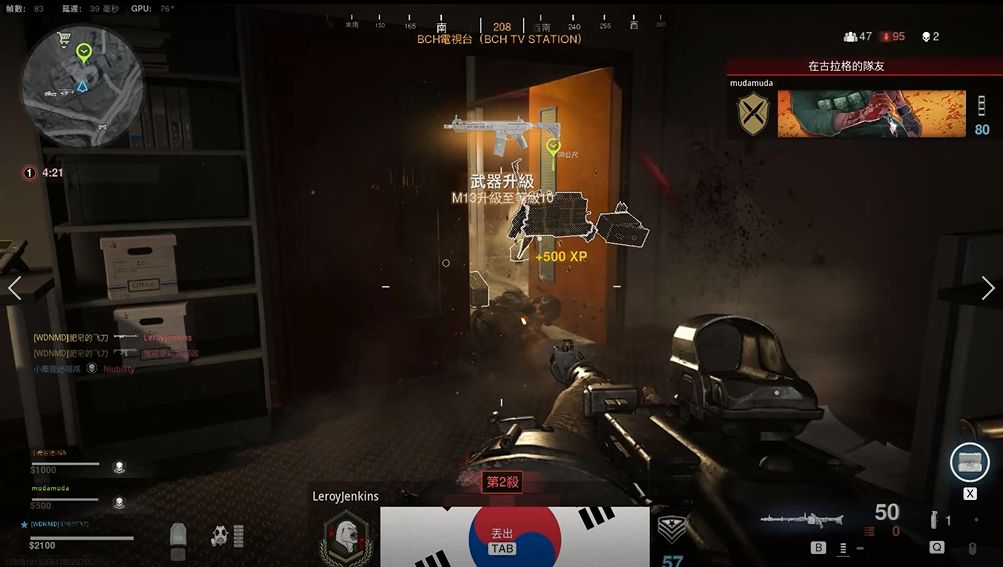Click the green ping marker on minimap
1003x567 pixels.
tap(85, 50)
